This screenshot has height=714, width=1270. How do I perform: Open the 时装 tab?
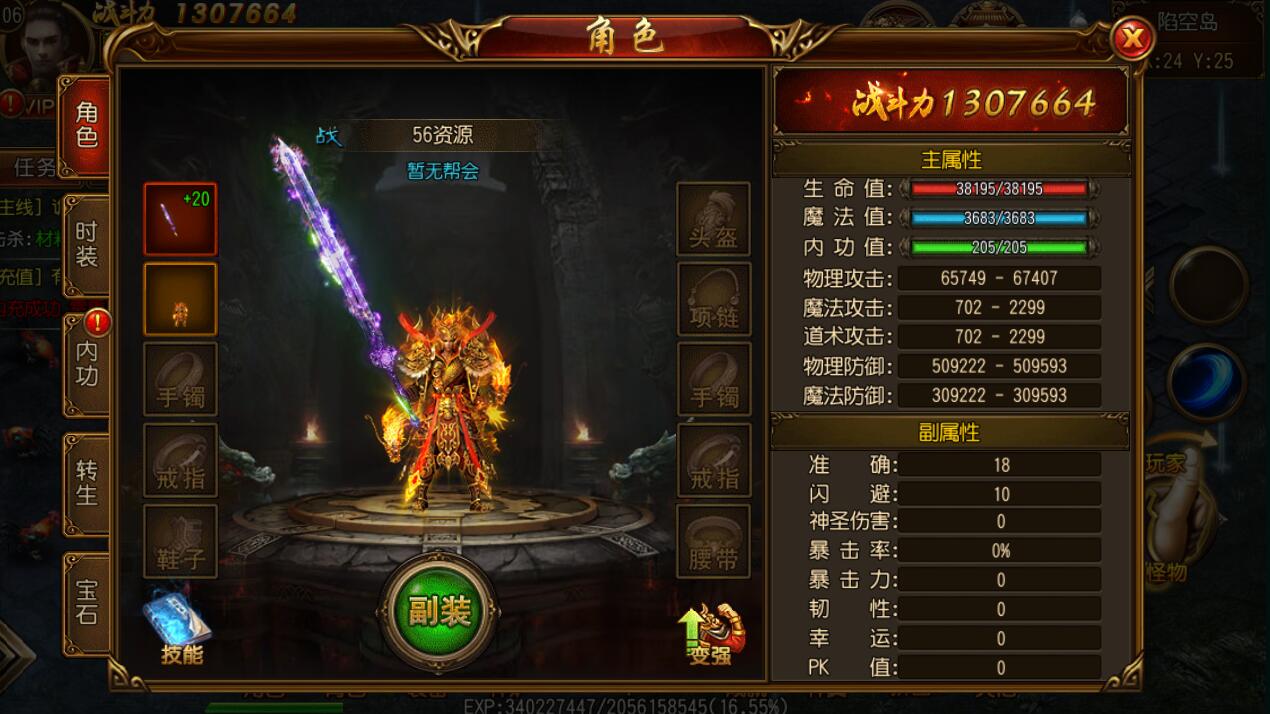pyautogui.click(x=86, y=244)
